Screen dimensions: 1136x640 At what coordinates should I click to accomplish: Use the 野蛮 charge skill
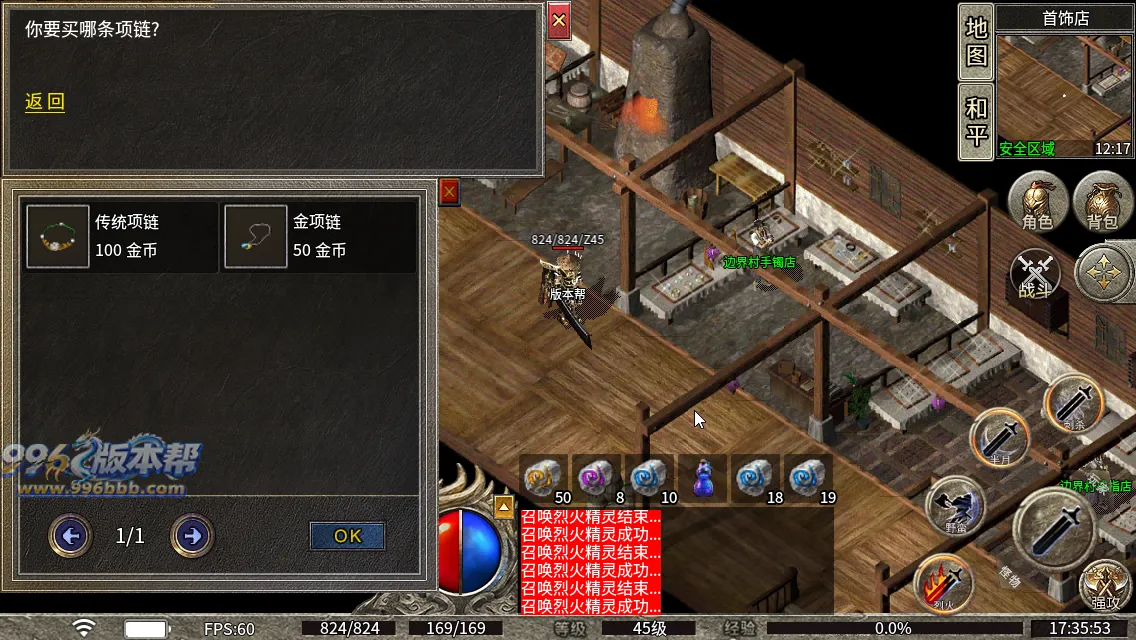(954, 505)
